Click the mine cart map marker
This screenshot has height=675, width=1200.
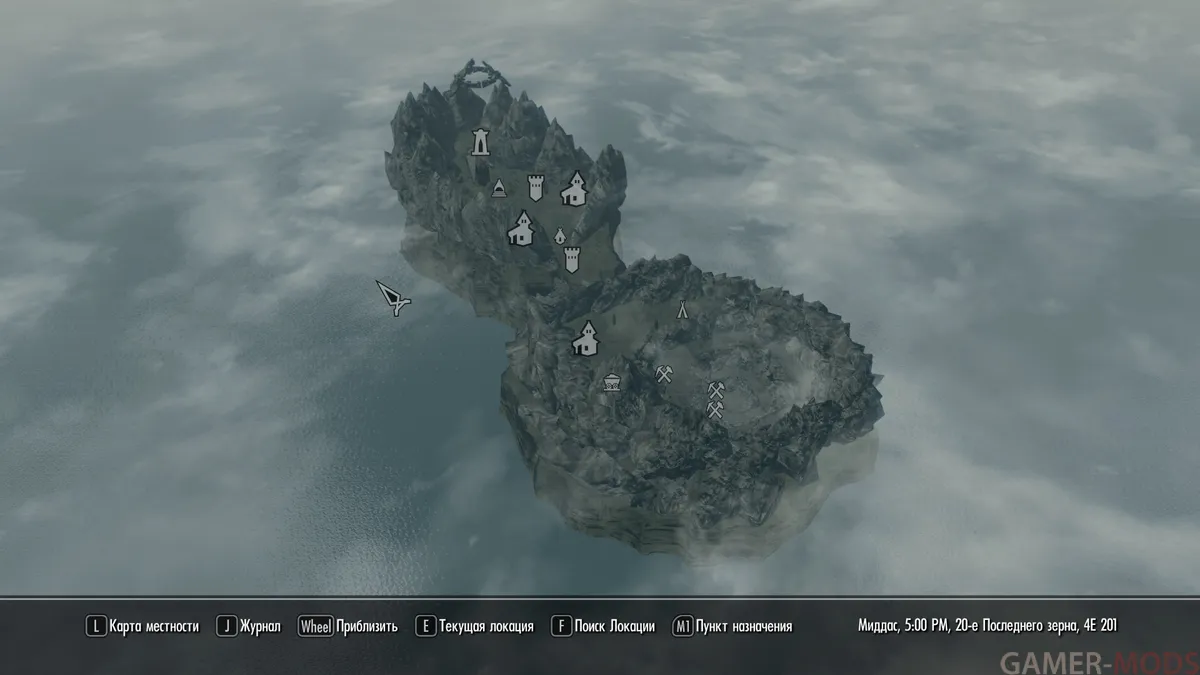[611, 381]
